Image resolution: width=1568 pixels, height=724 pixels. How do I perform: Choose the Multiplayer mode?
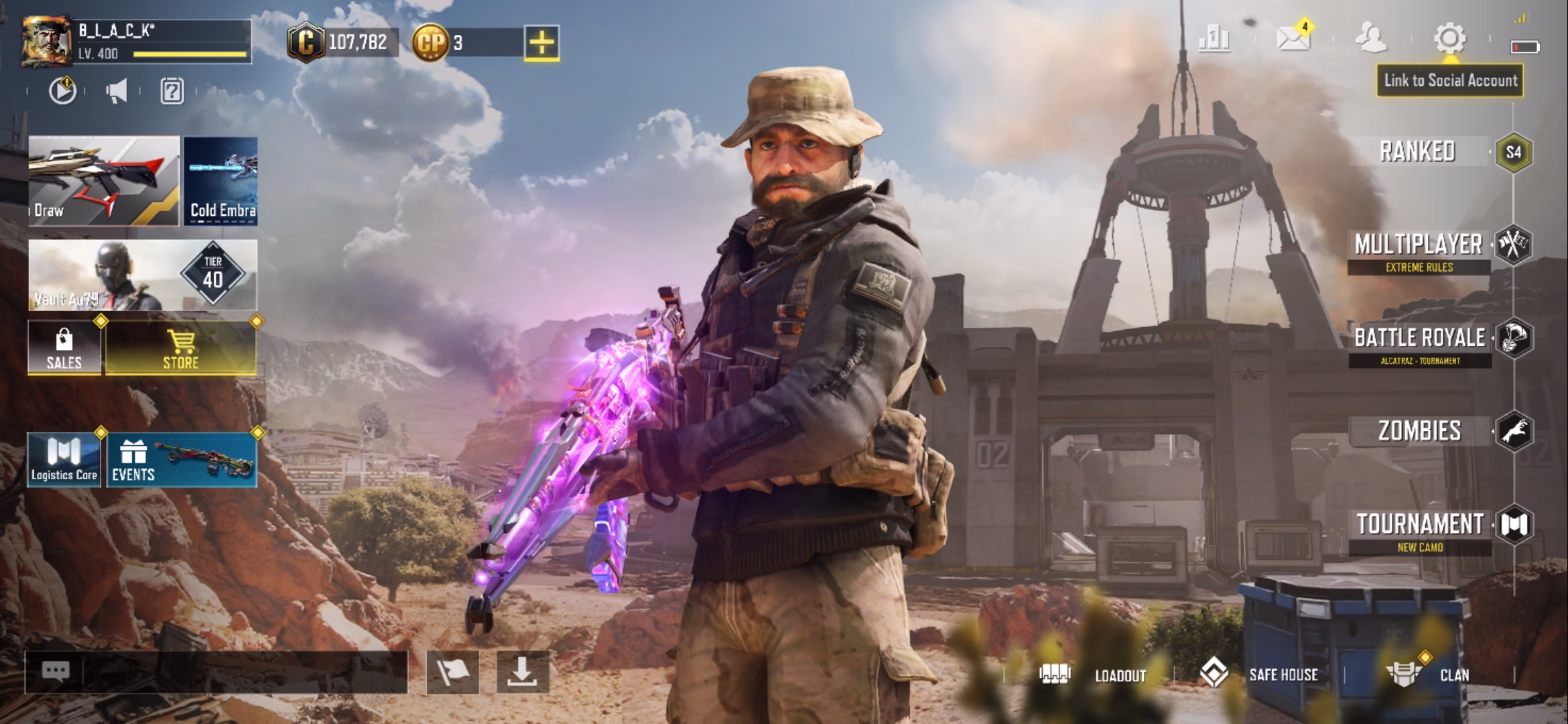click(1419, 245)
